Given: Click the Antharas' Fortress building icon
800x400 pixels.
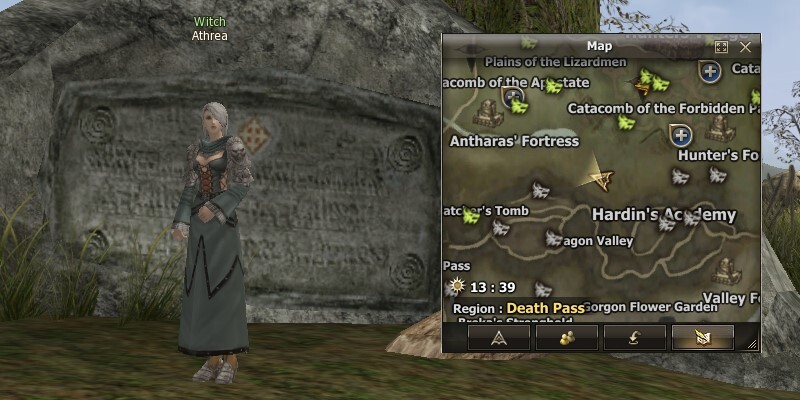Looking at the screenshot, I should click(488, 109).
